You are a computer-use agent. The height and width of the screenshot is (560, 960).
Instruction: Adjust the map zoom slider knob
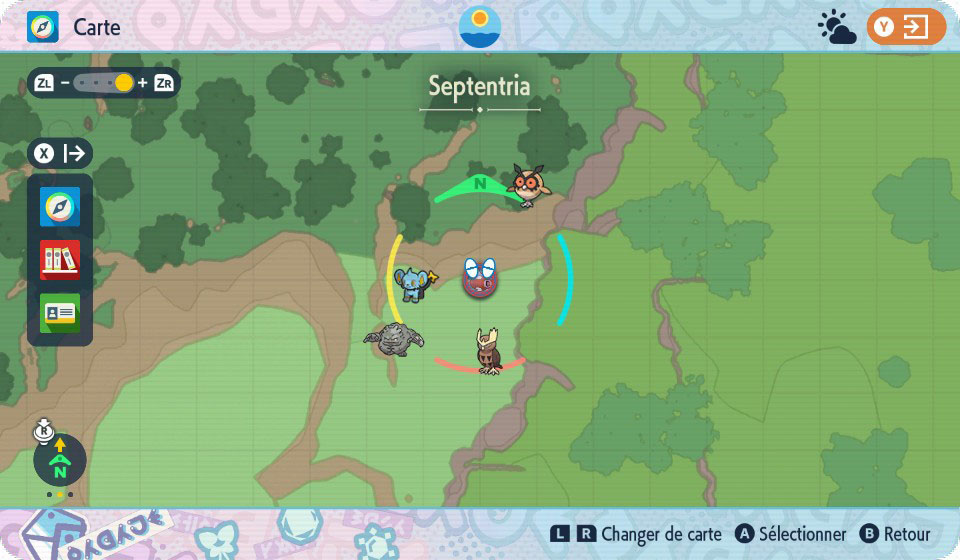tap(124, 83)
